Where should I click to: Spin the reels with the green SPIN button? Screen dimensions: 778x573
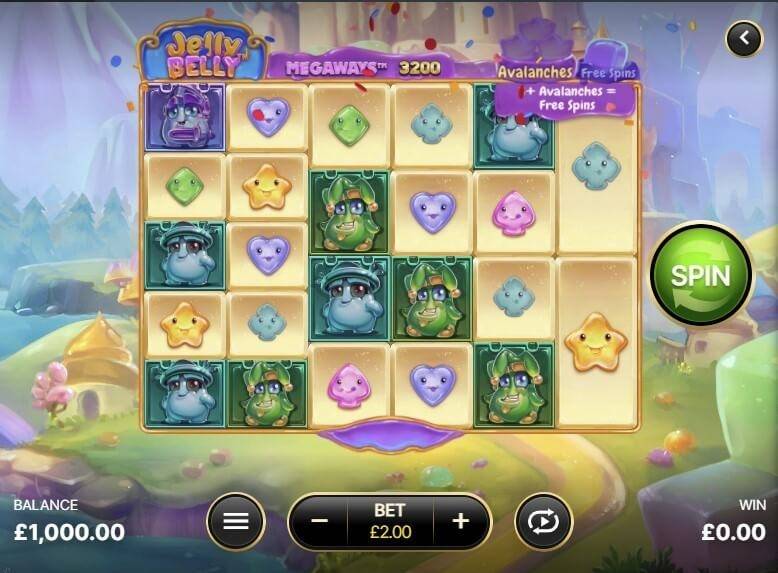pyautogui.click(x=700, y=274)
